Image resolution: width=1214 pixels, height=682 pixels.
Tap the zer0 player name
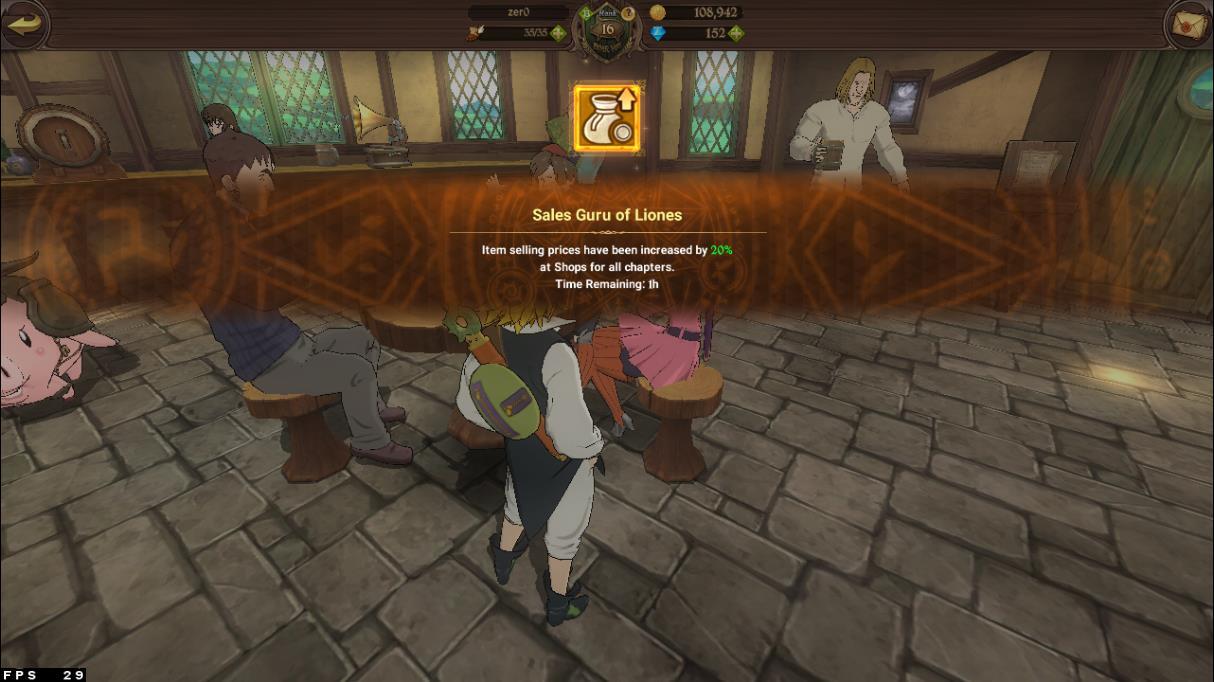point(519,13)
